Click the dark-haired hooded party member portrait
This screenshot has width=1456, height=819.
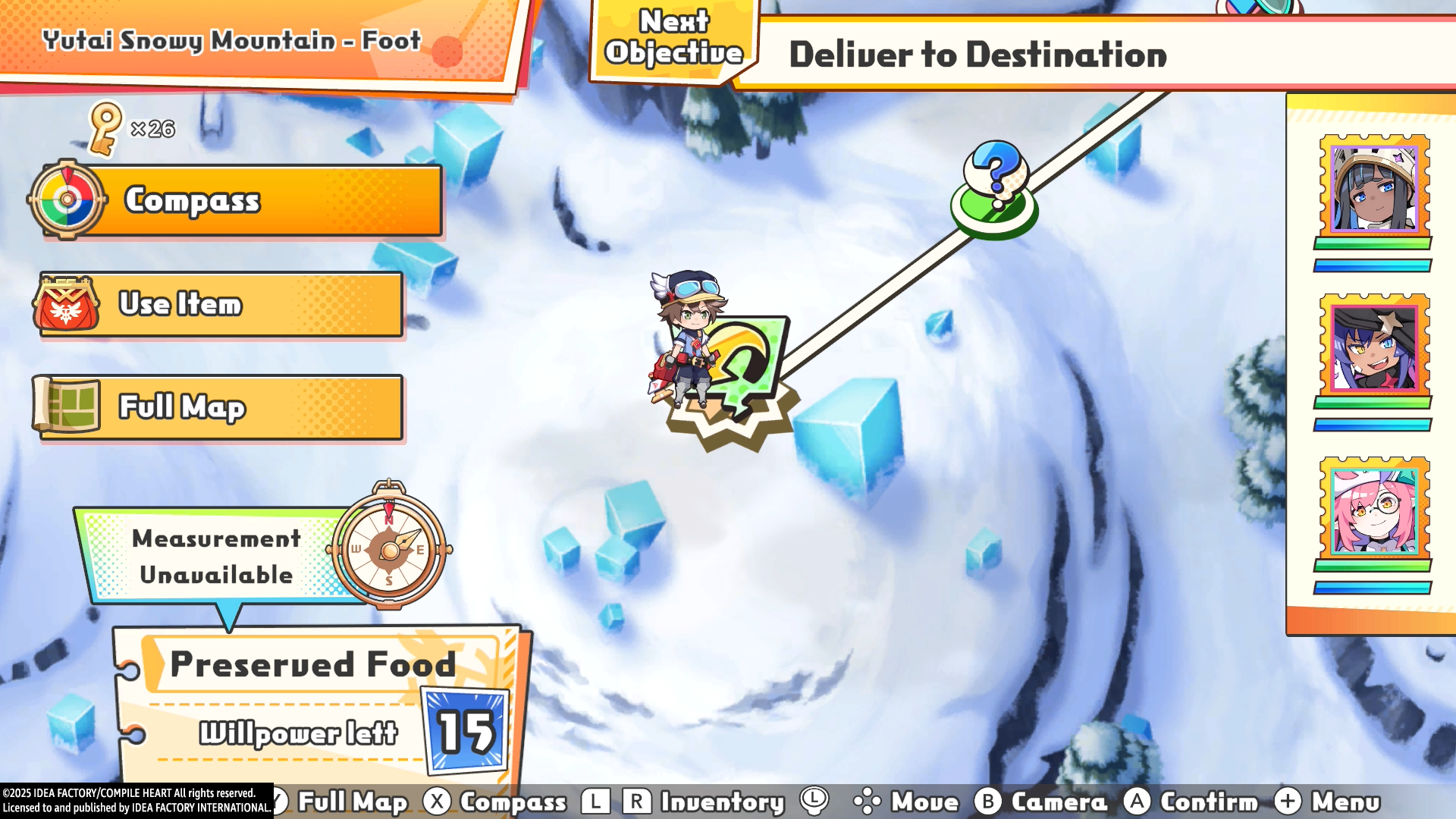pyautogui.click(x=1374, y=187)
